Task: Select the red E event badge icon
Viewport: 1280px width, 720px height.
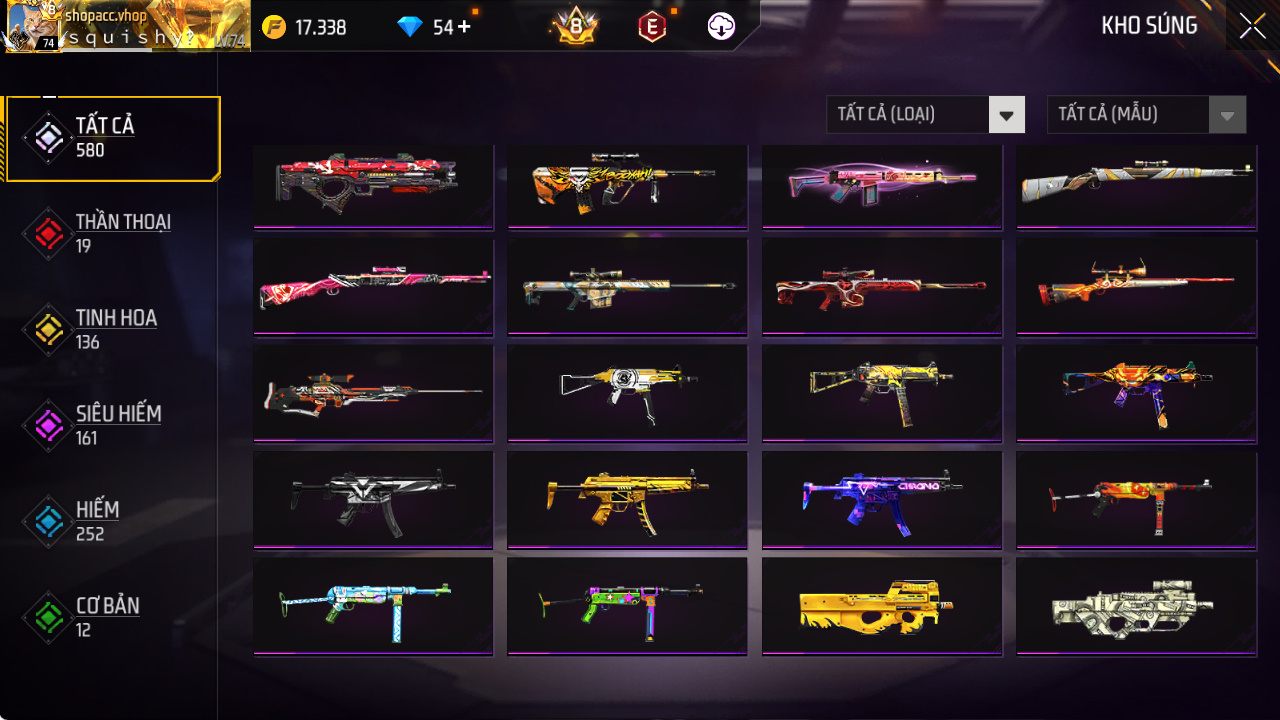Action: pyautogui.click(x=651, y=26)
